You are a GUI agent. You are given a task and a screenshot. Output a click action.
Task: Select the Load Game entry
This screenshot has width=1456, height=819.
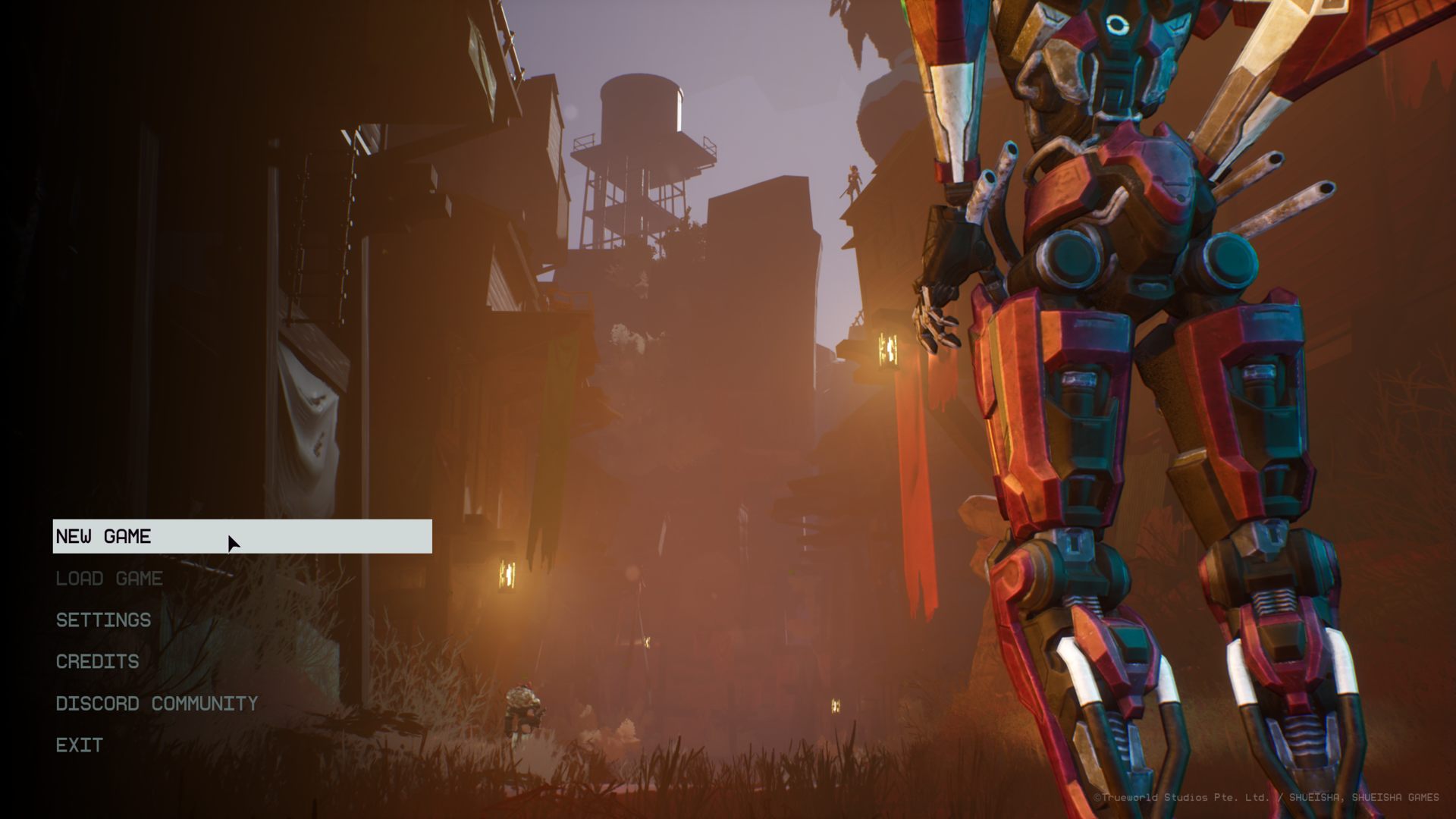point(109,579)
